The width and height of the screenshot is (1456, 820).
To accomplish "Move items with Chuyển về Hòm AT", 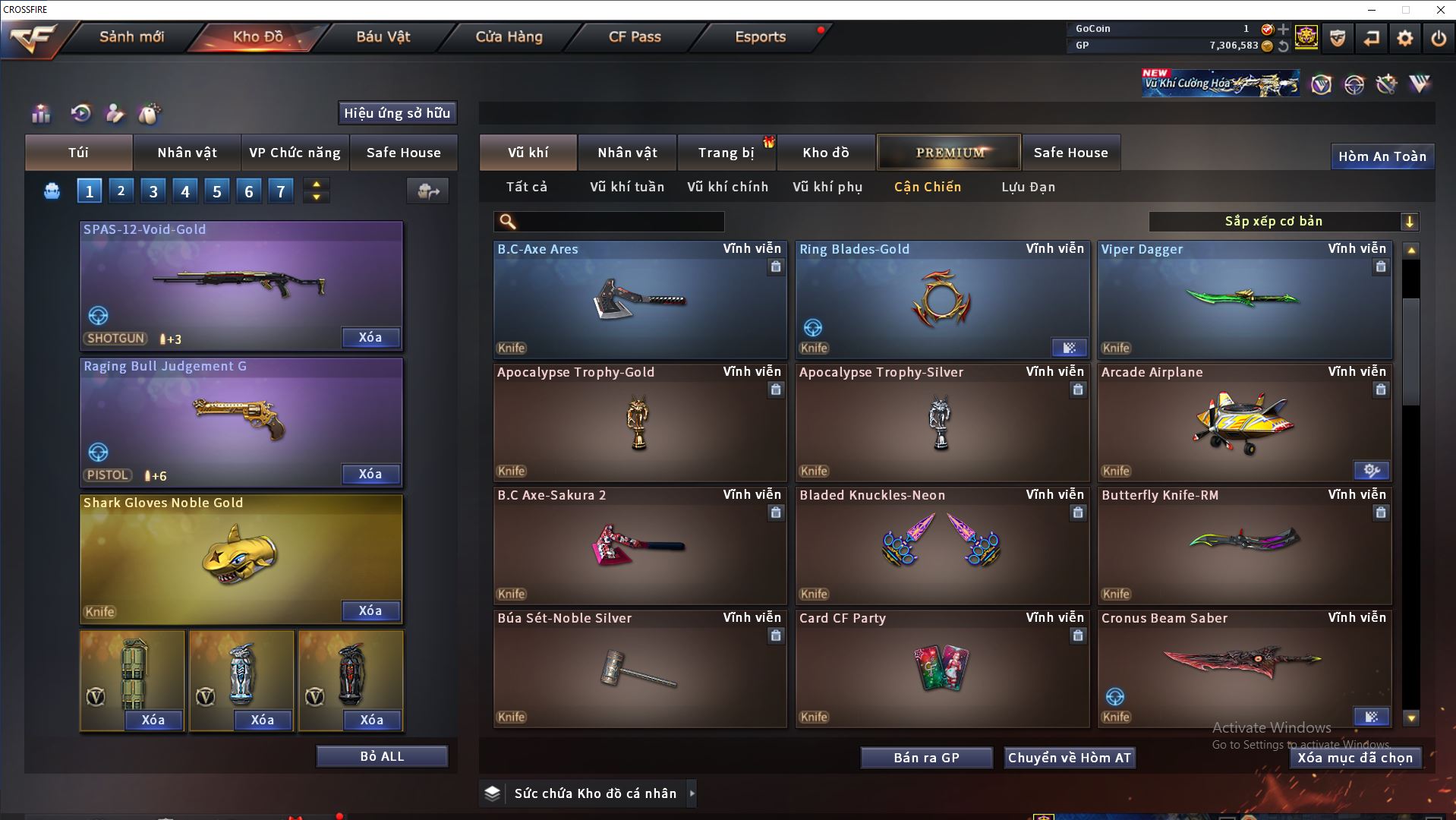I will point(1069,758).
